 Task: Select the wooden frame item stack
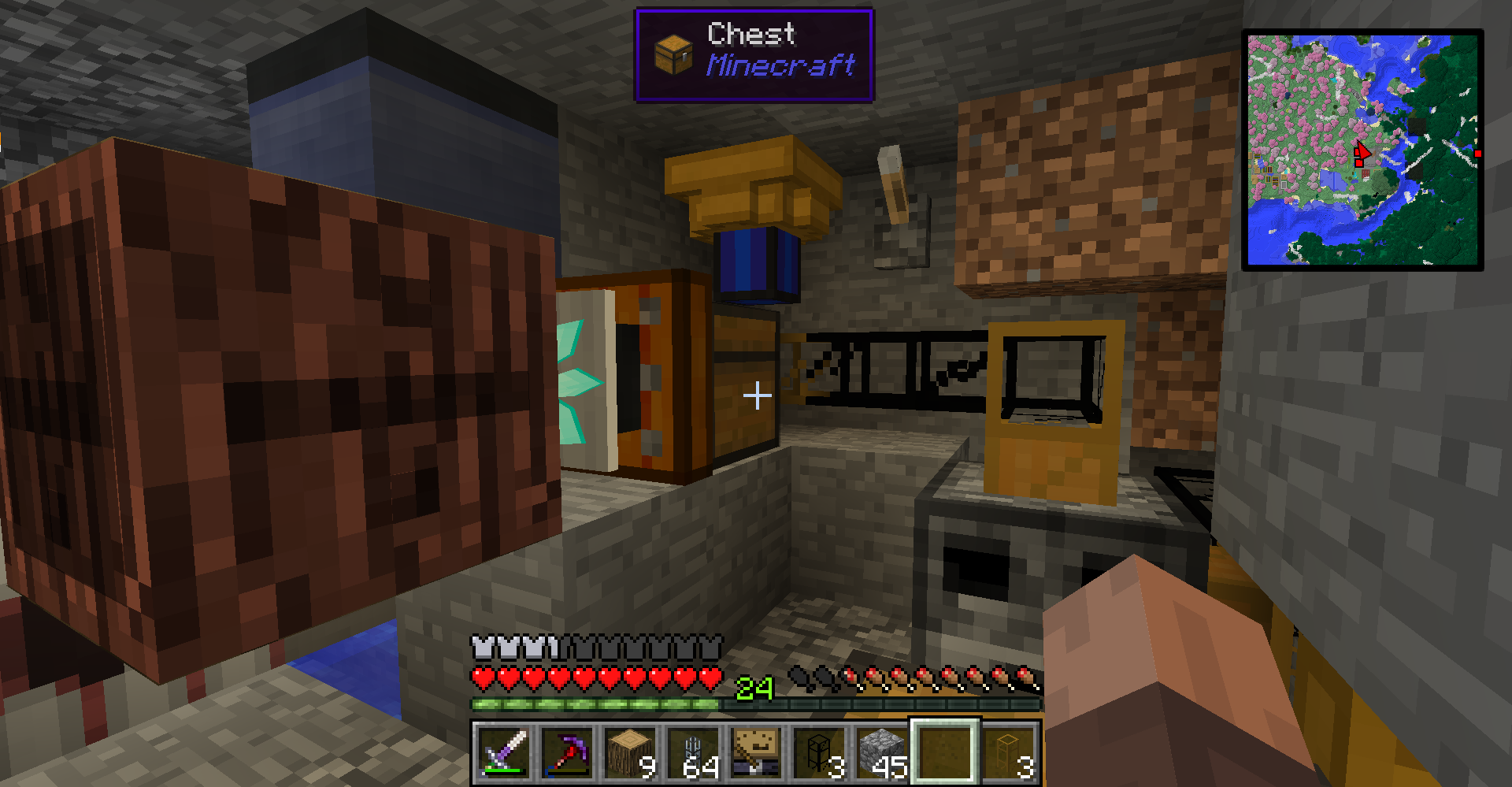[1010, 752]
